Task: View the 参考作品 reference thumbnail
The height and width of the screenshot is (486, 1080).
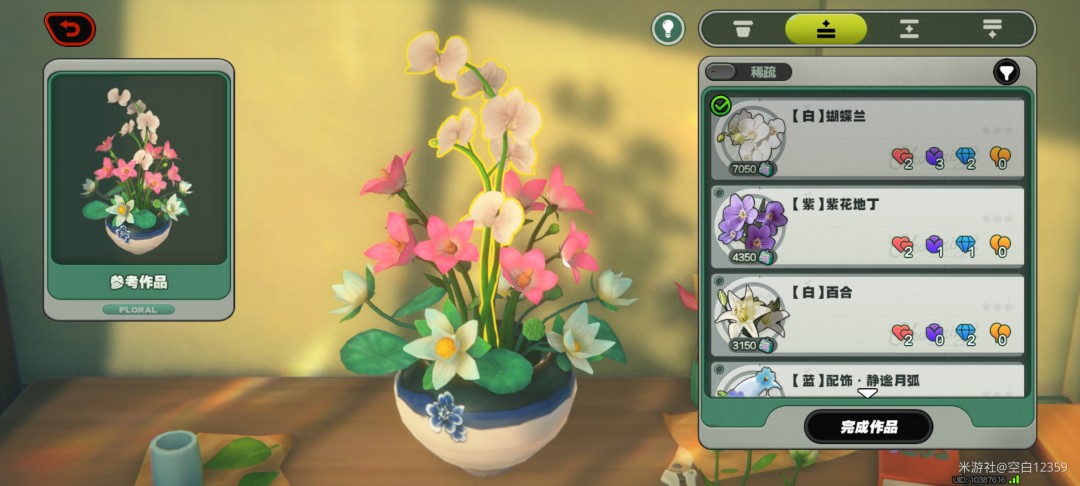Action: 139,169
